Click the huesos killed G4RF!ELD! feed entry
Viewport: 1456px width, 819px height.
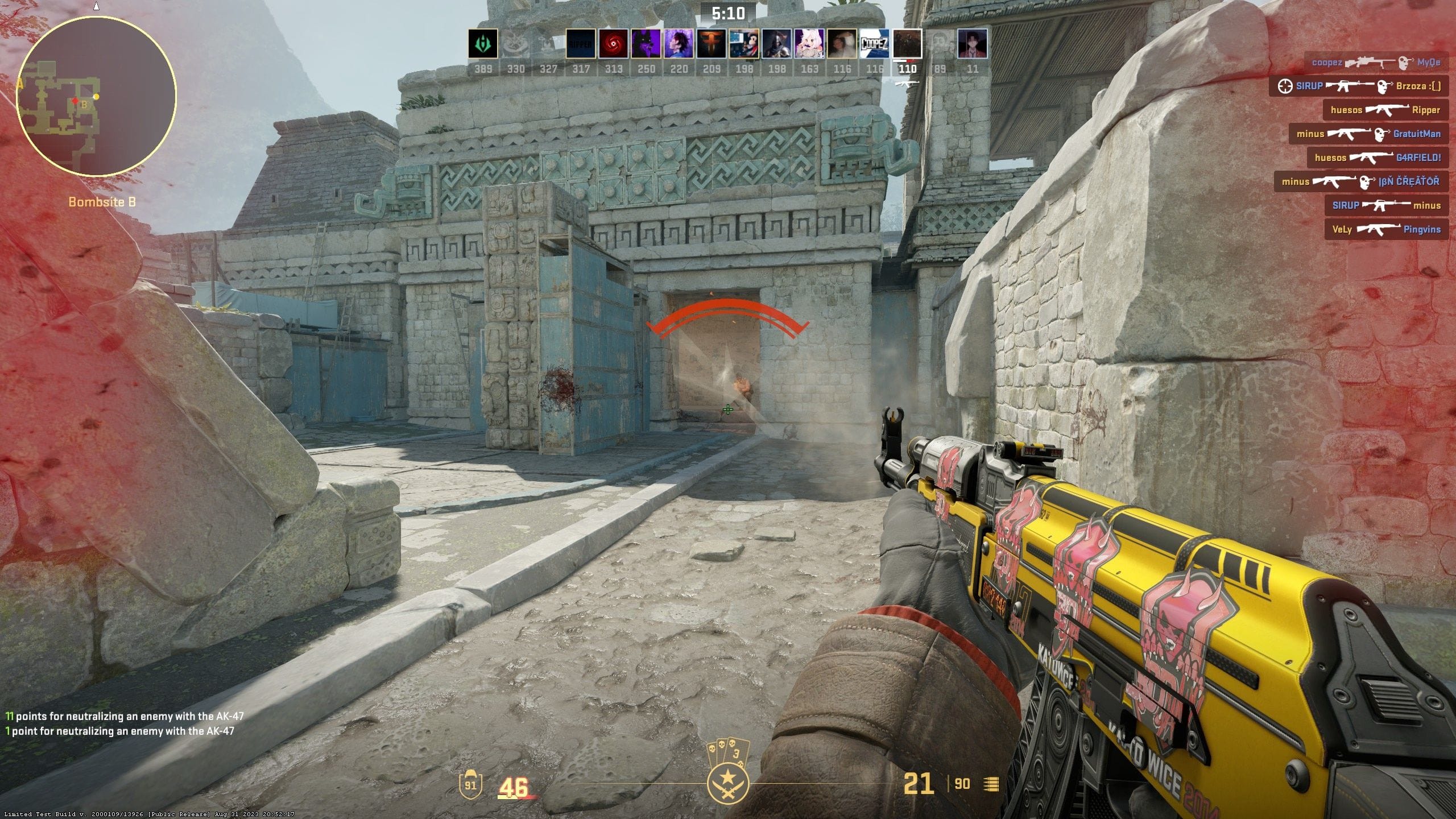[1377, 158]
